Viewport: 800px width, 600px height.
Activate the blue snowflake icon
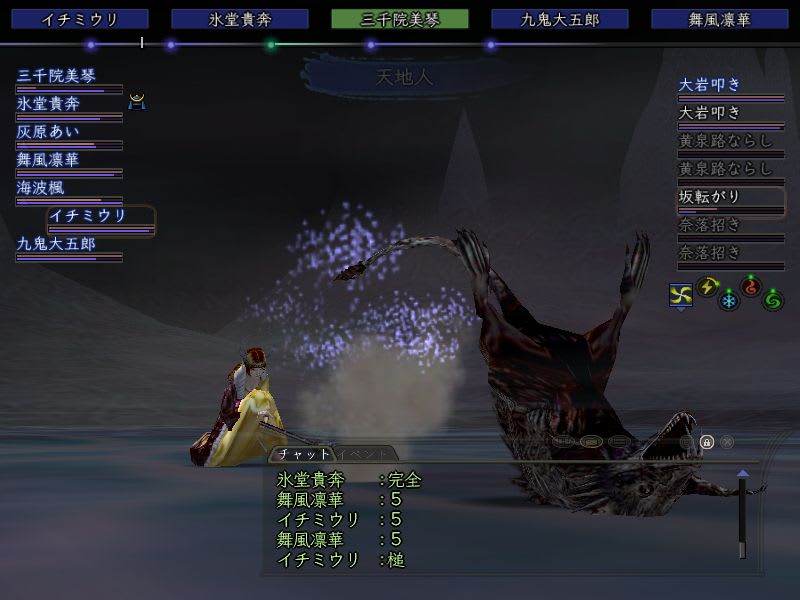[x=729, y=299]
